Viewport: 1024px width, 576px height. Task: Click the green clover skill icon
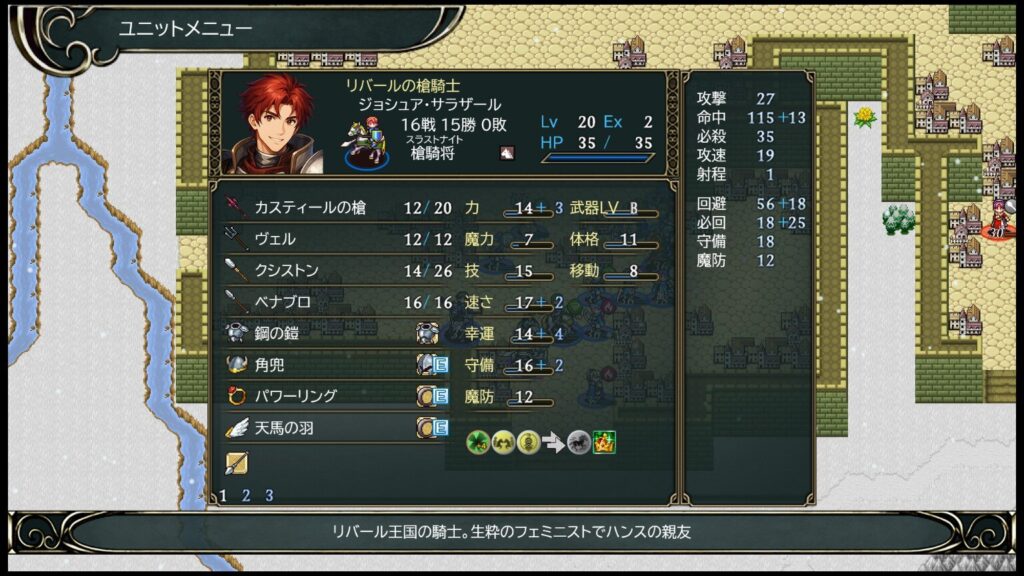pos(479,441)
